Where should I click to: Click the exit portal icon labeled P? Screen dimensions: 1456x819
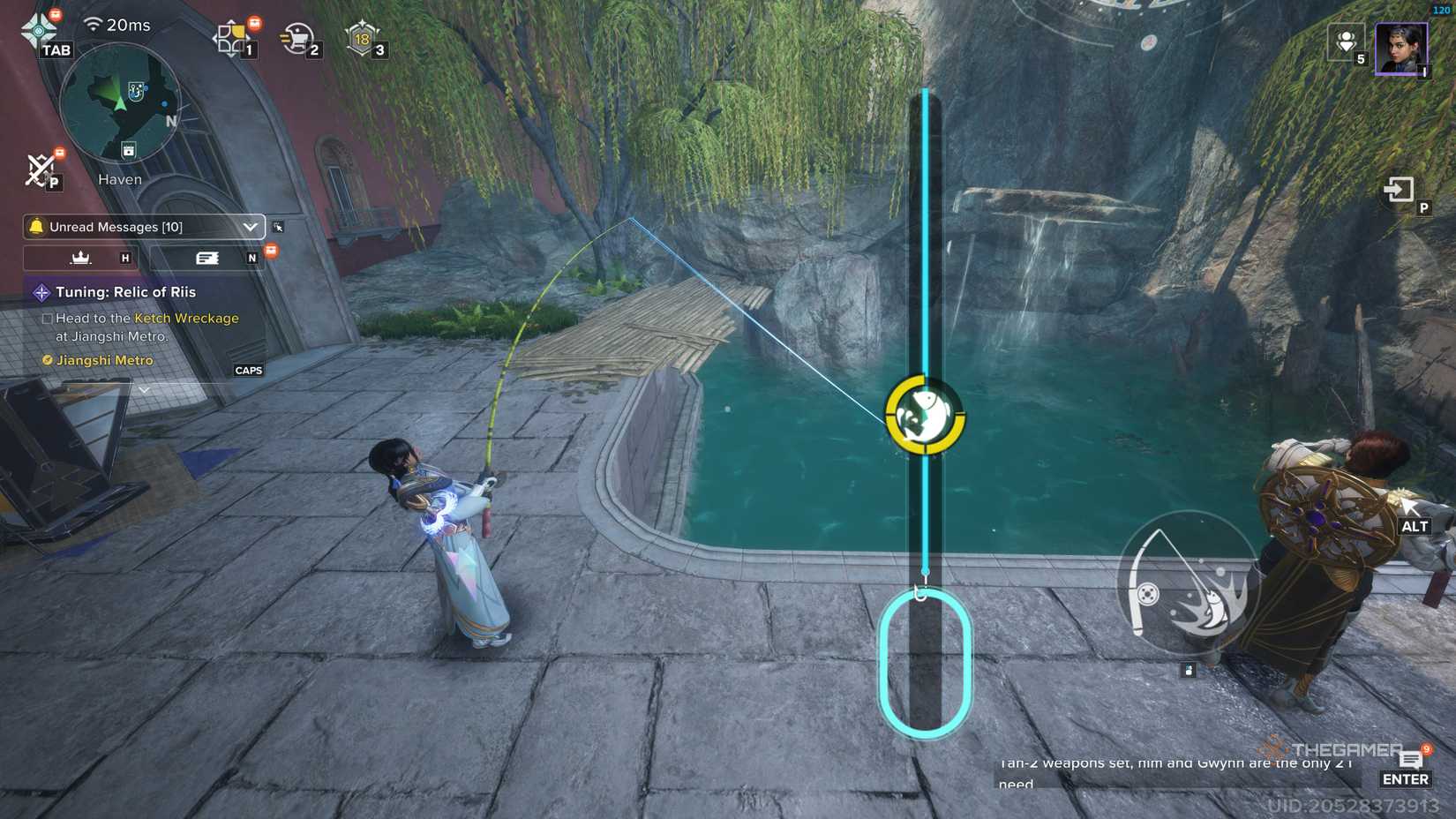pyautogui.click(x=1399, y=190)
